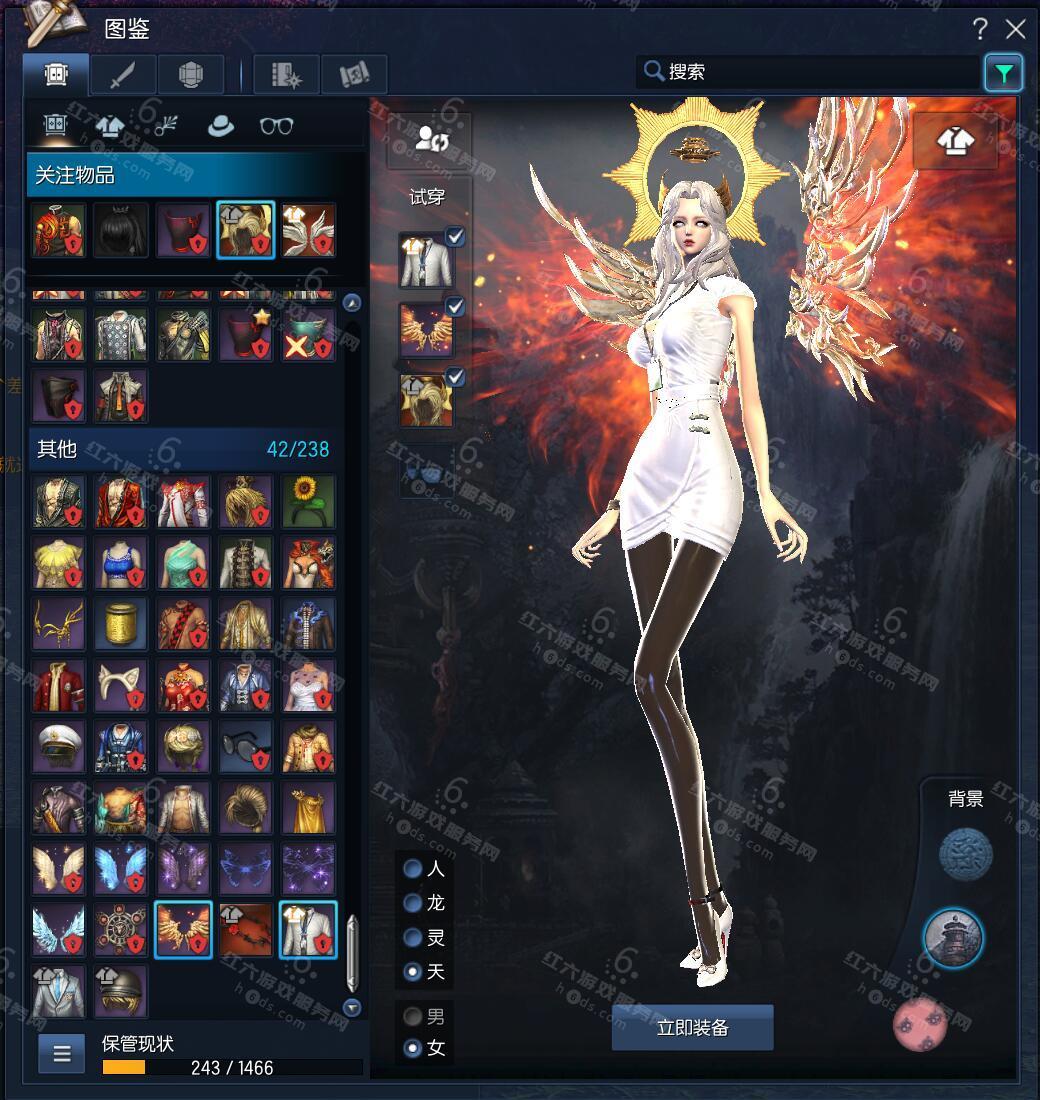The height and width of the screenshot is (1100, 1040).
Task: Select the white captain hat item
Action: tap(58, 746)
